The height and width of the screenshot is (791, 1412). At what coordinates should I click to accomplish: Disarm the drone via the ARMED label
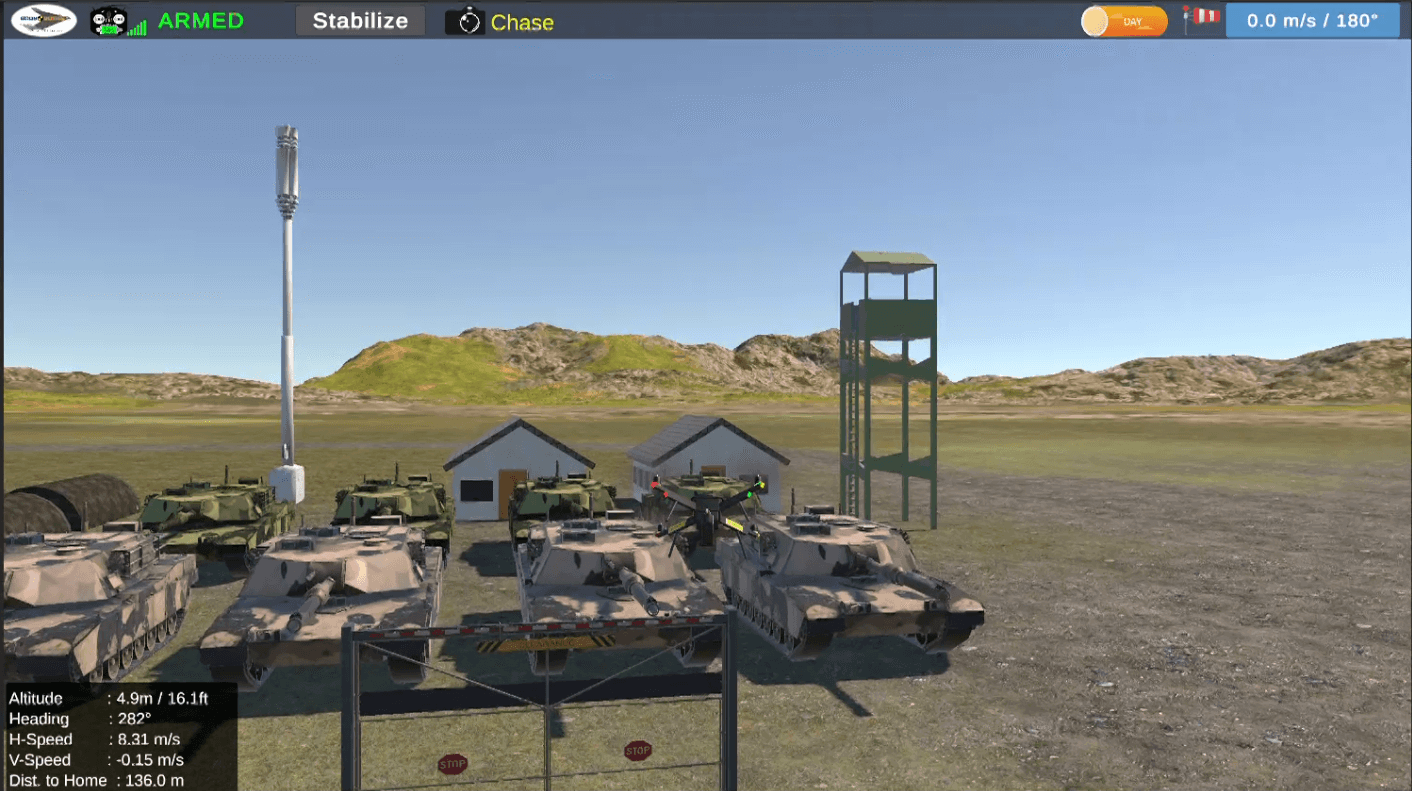[x=200, y=20]
